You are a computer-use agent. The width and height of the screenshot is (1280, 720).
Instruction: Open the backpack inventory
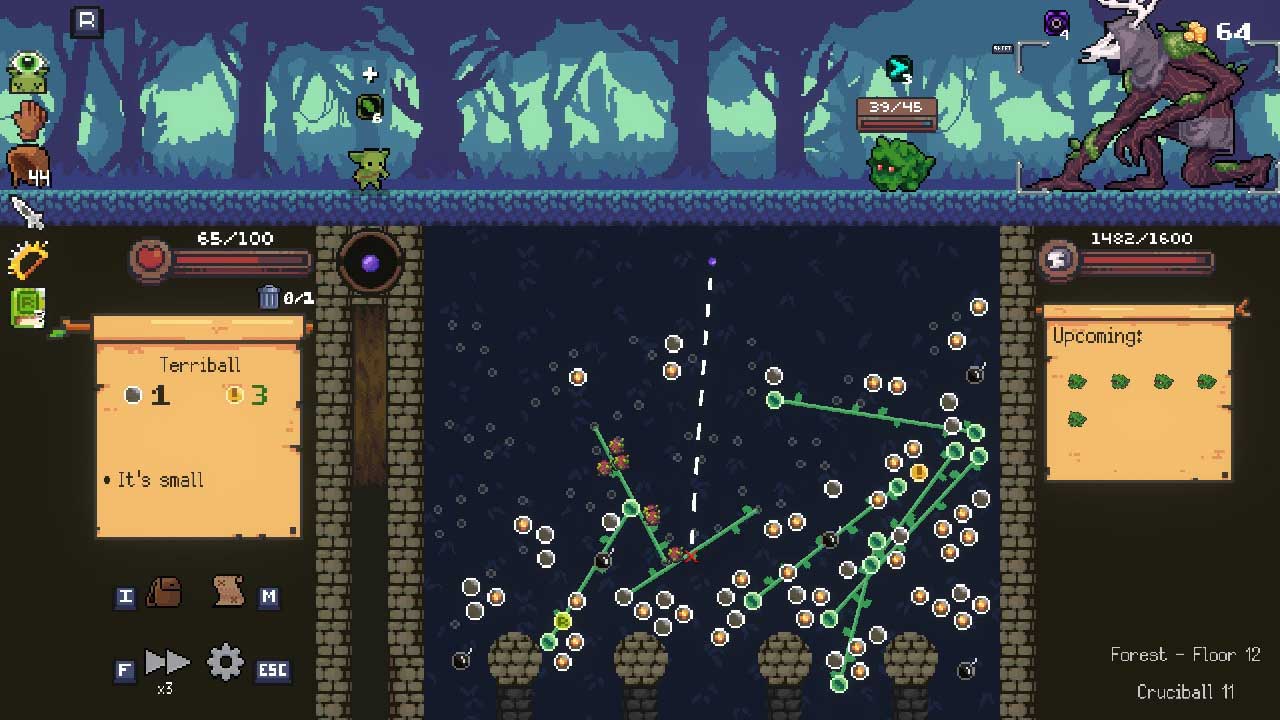click(x=164, y=593)
